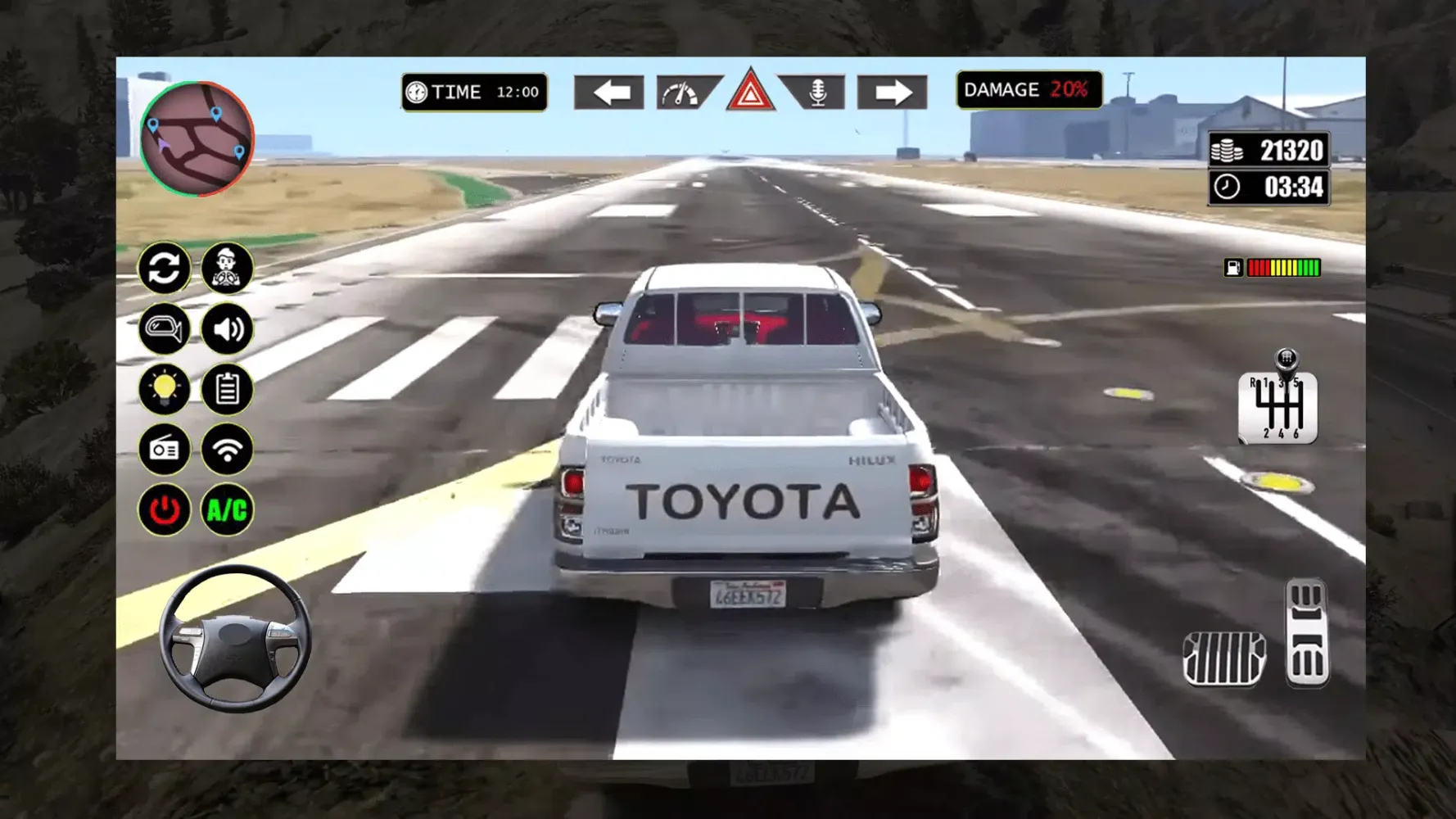1456x819 pixels.
Task: Tap the red power-off icon
Action: pos(165,509)
